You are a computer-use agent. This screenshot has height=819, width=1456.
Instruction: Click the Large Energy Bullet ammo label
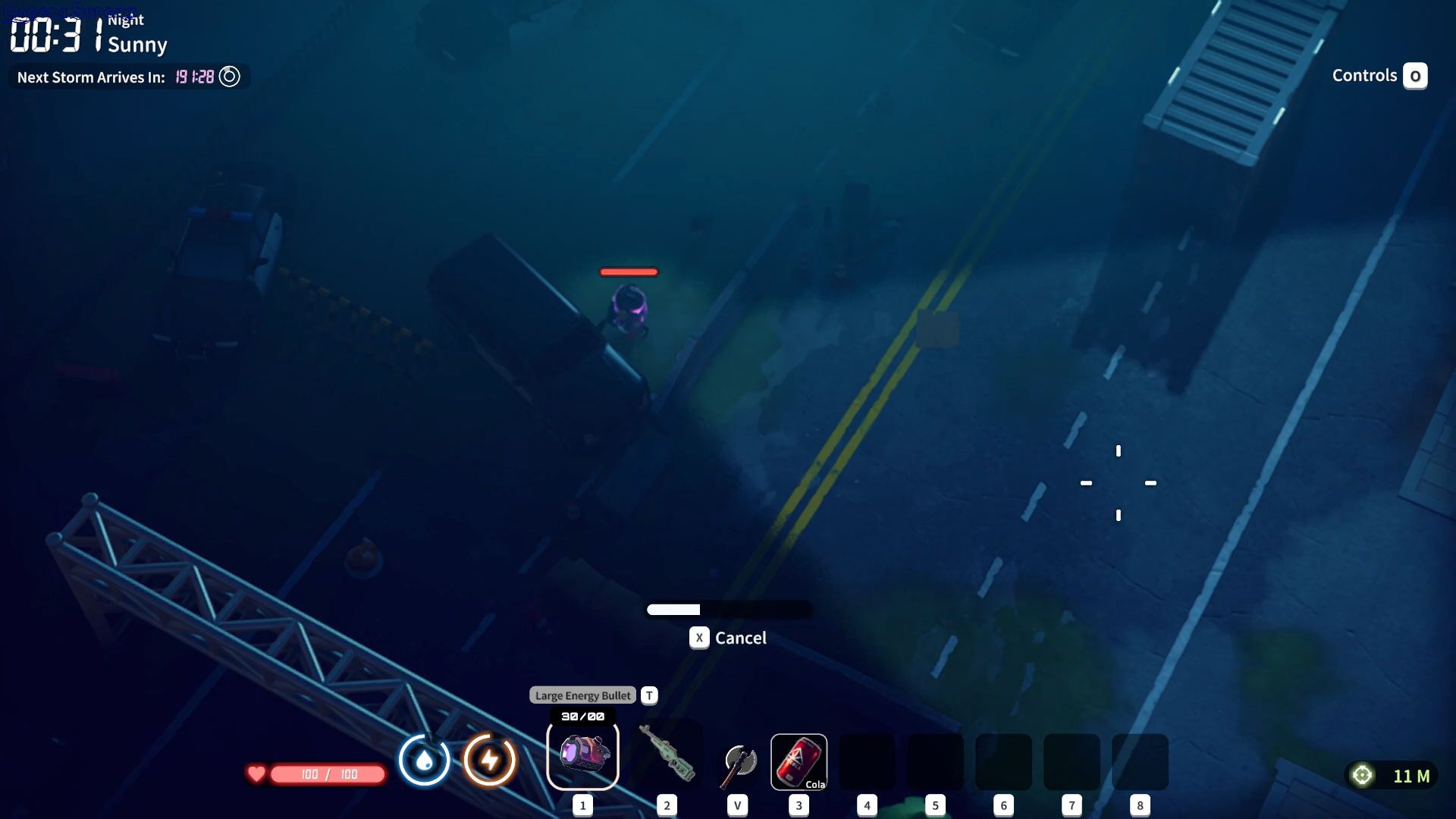click(582, 695)
